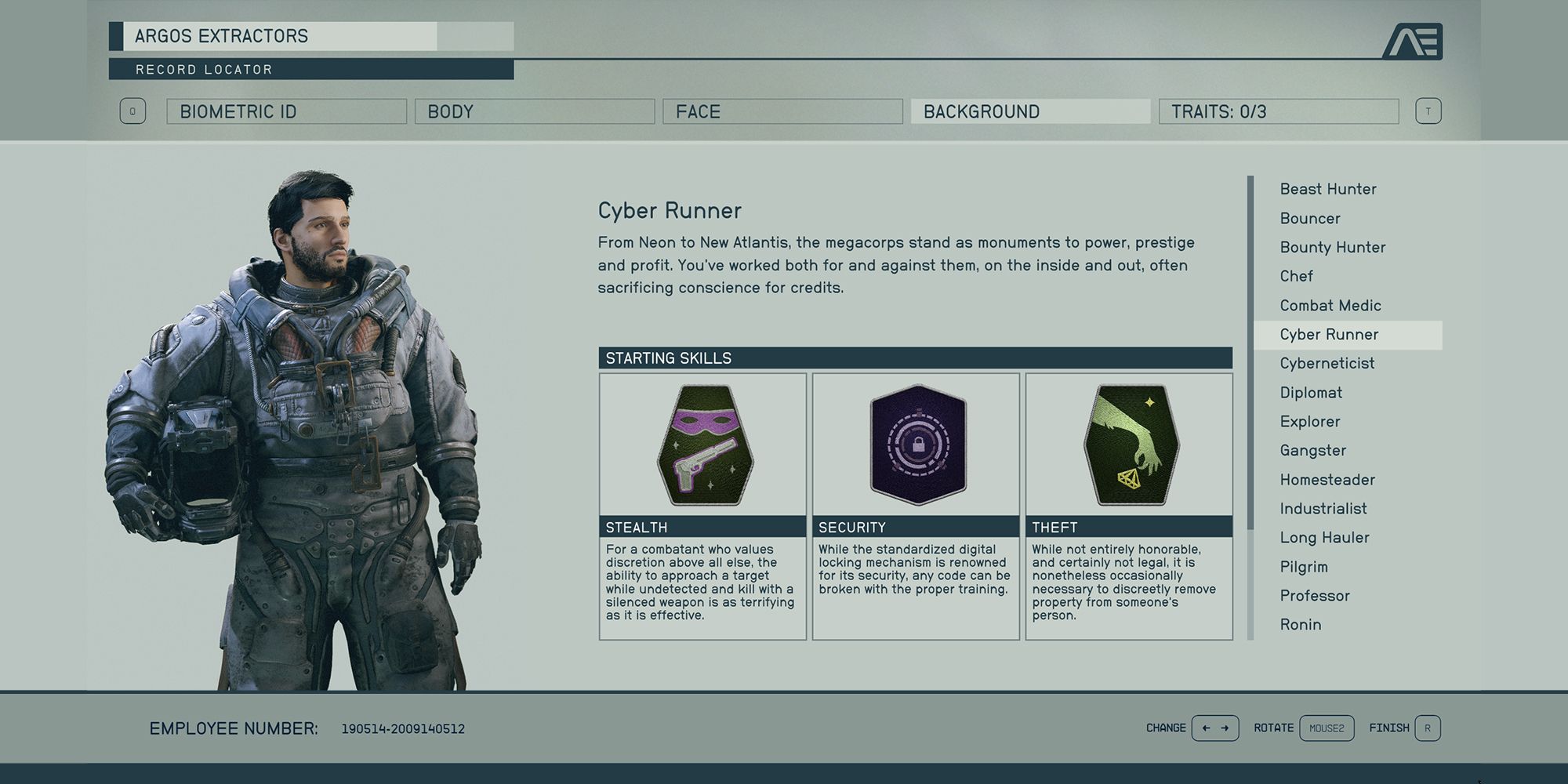
Task: Select the Explorer background
Action: (x=1310, y=422)
